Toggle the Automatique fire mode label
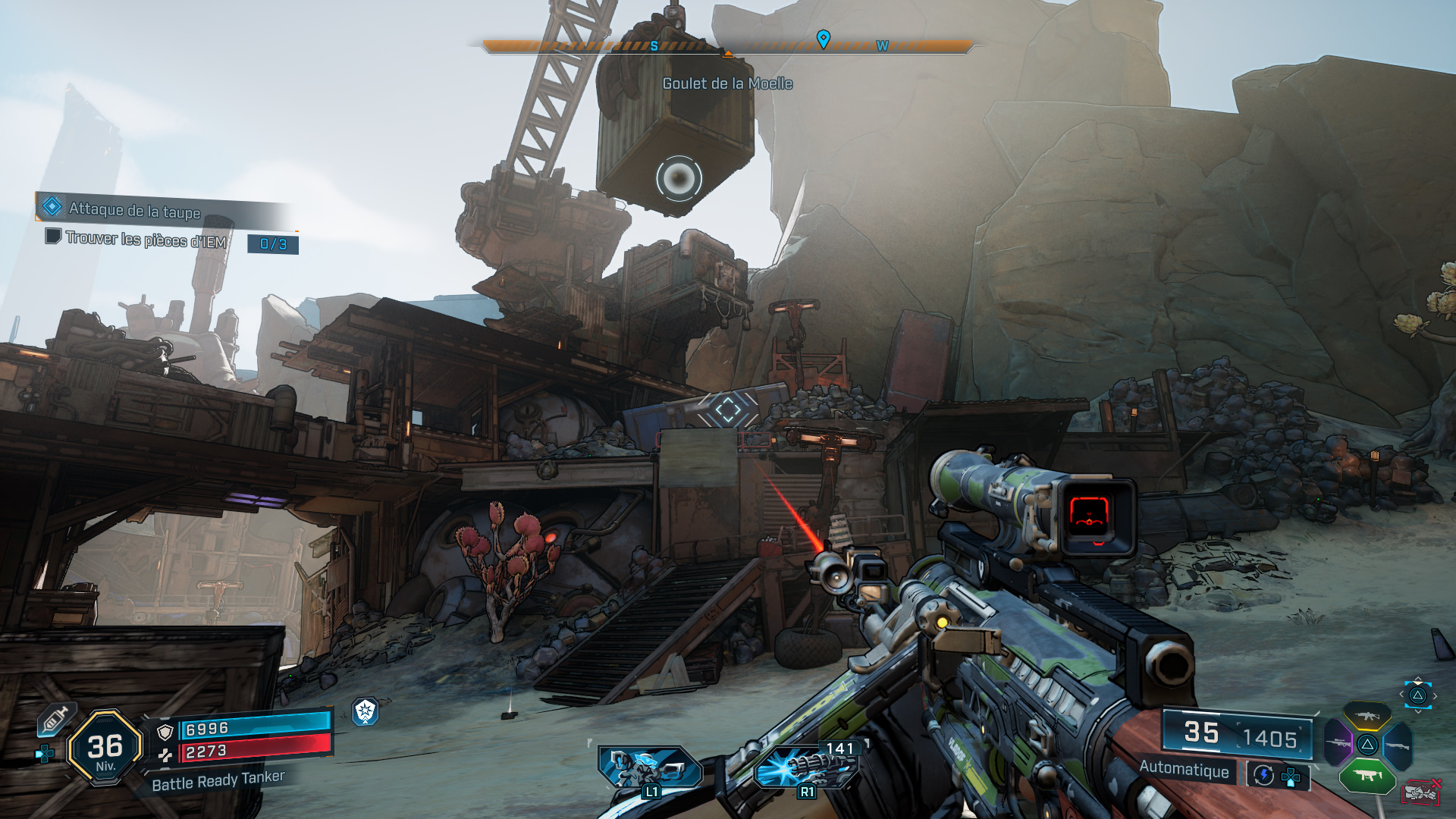This screenshot has width=1456, height=819. click(x=1184, y=770)
